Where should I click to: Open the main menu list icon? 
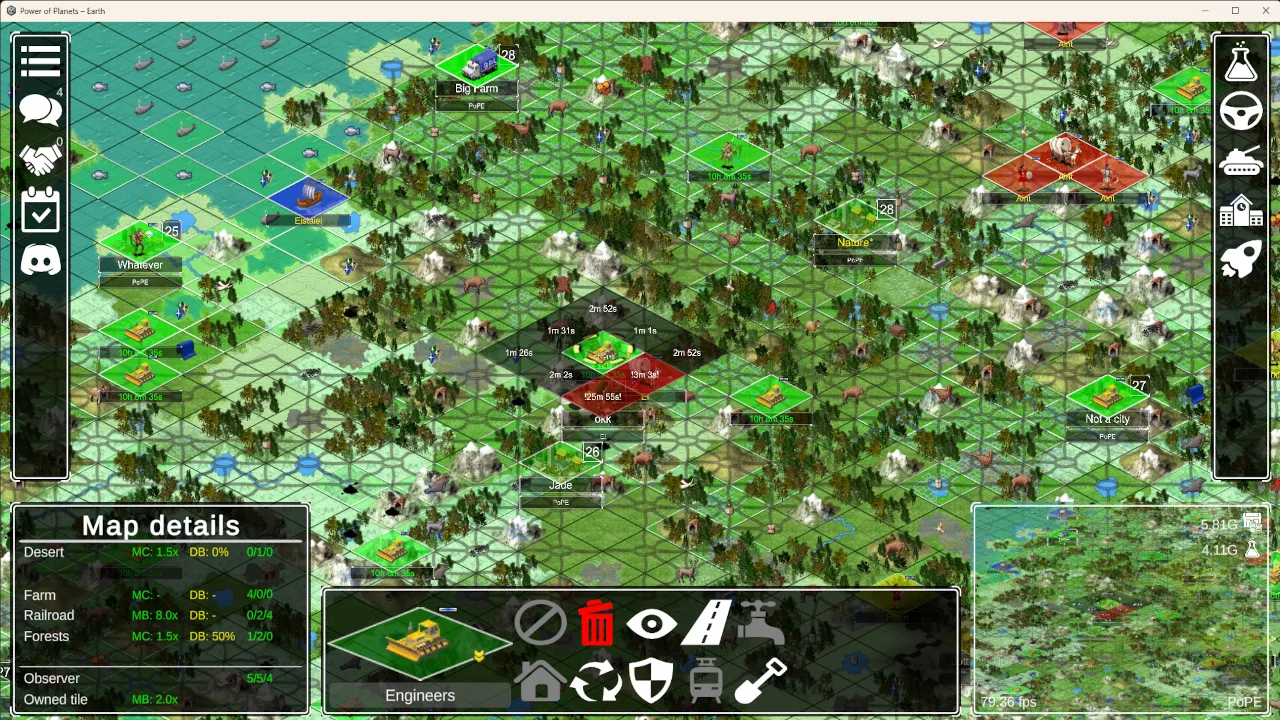40,60
